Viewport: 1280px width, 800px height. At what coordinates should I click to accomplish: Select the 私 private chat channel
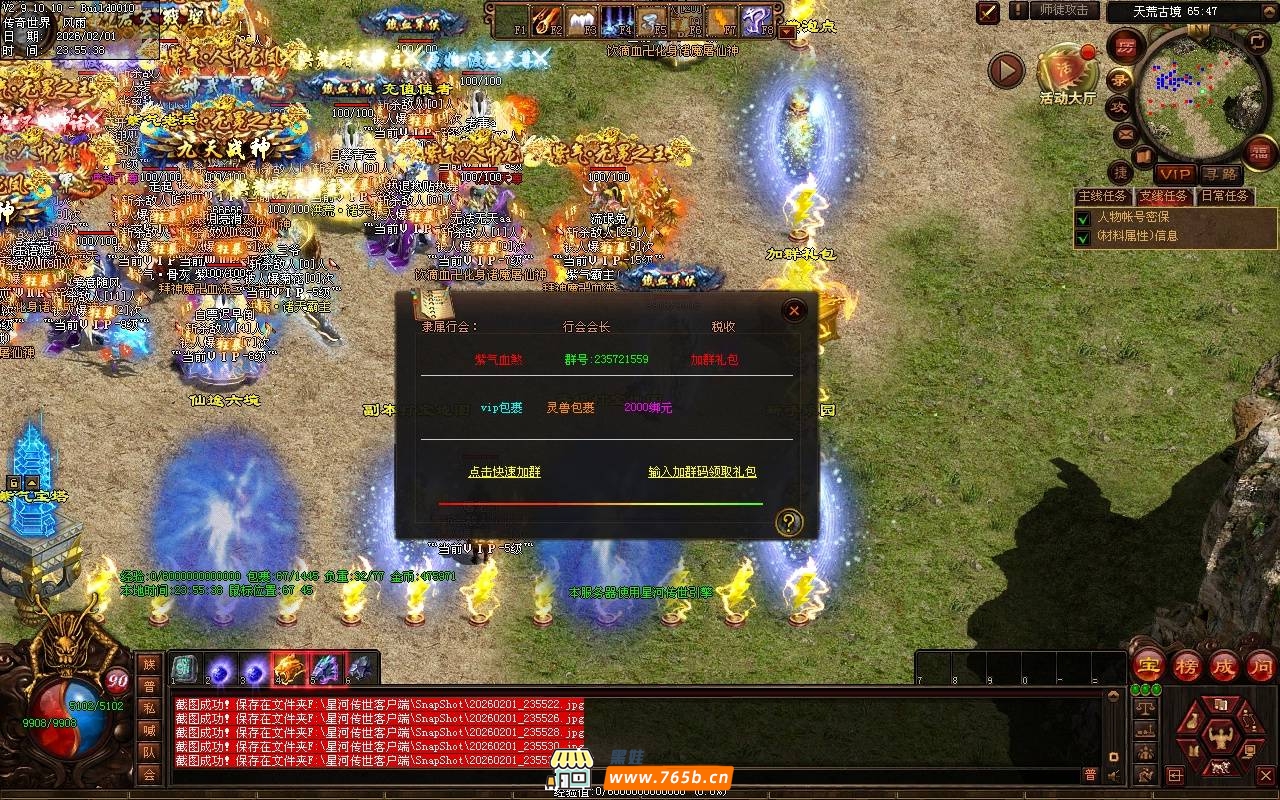click(x=148, y=707)
